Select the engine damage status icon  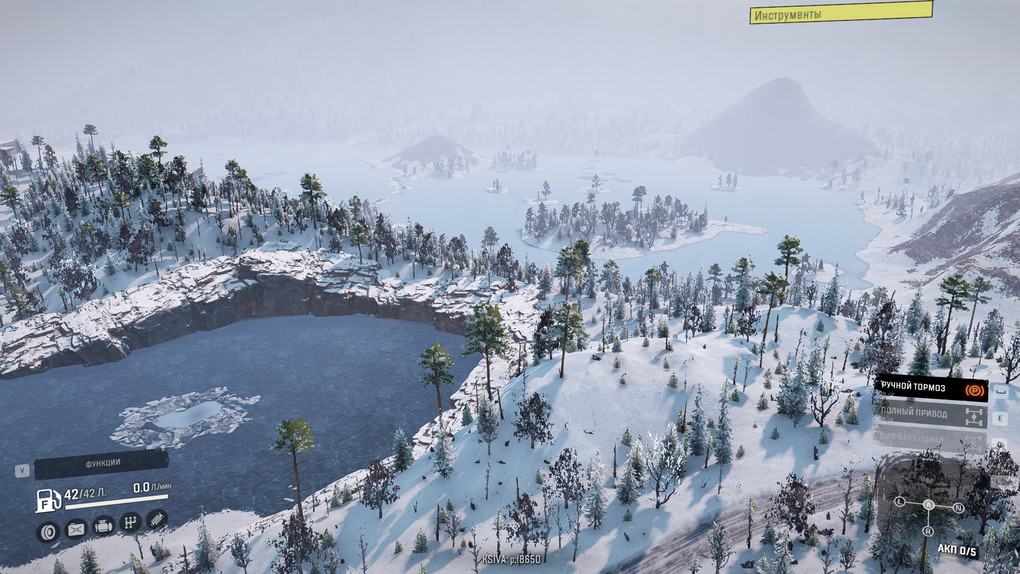(x=103, y=526)
